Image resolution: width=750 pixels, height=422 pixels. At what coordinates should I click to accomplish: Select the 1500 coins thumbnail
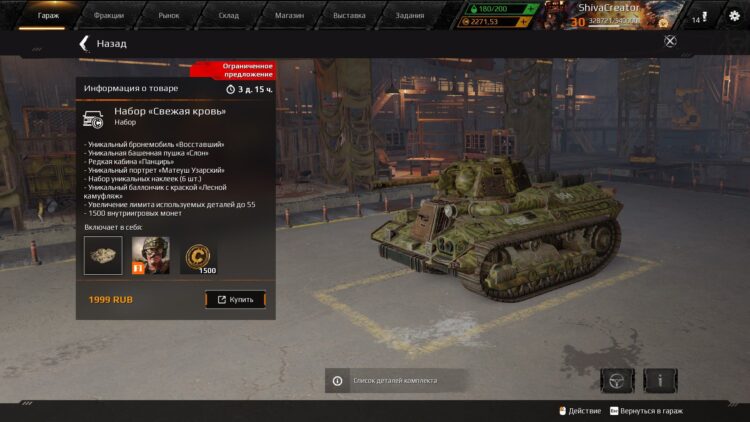tap(199, 256)
